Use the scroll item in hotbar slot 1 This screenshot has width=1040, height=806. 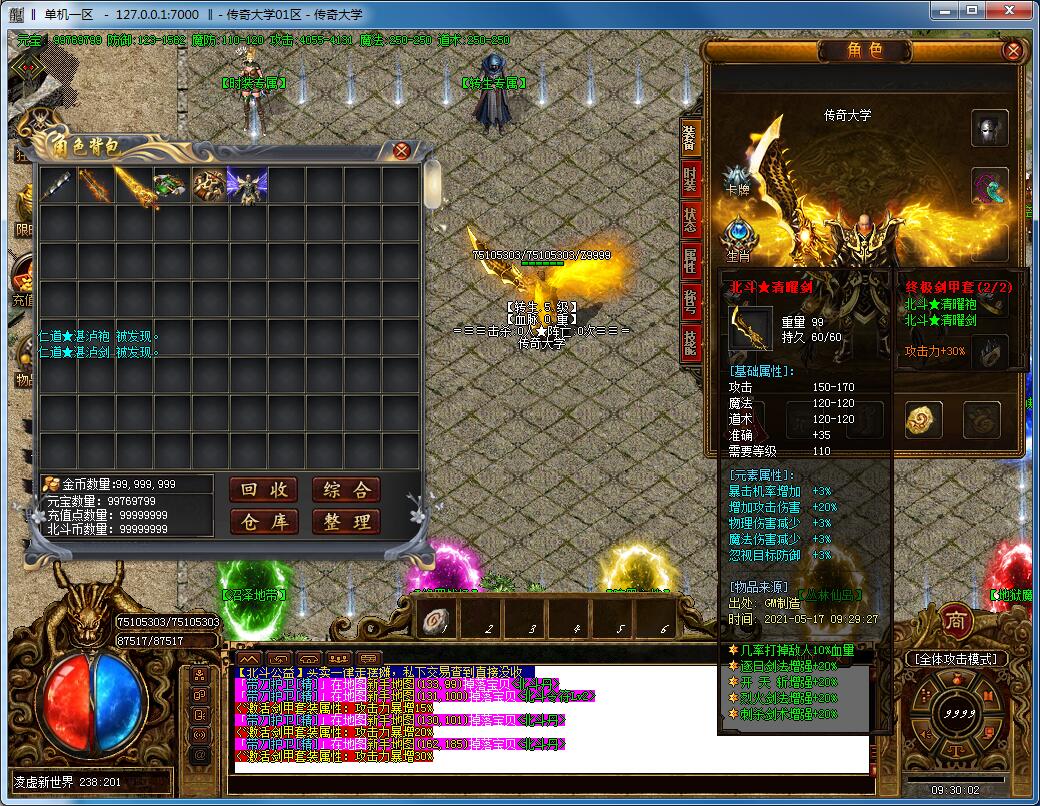pos(434,619)
